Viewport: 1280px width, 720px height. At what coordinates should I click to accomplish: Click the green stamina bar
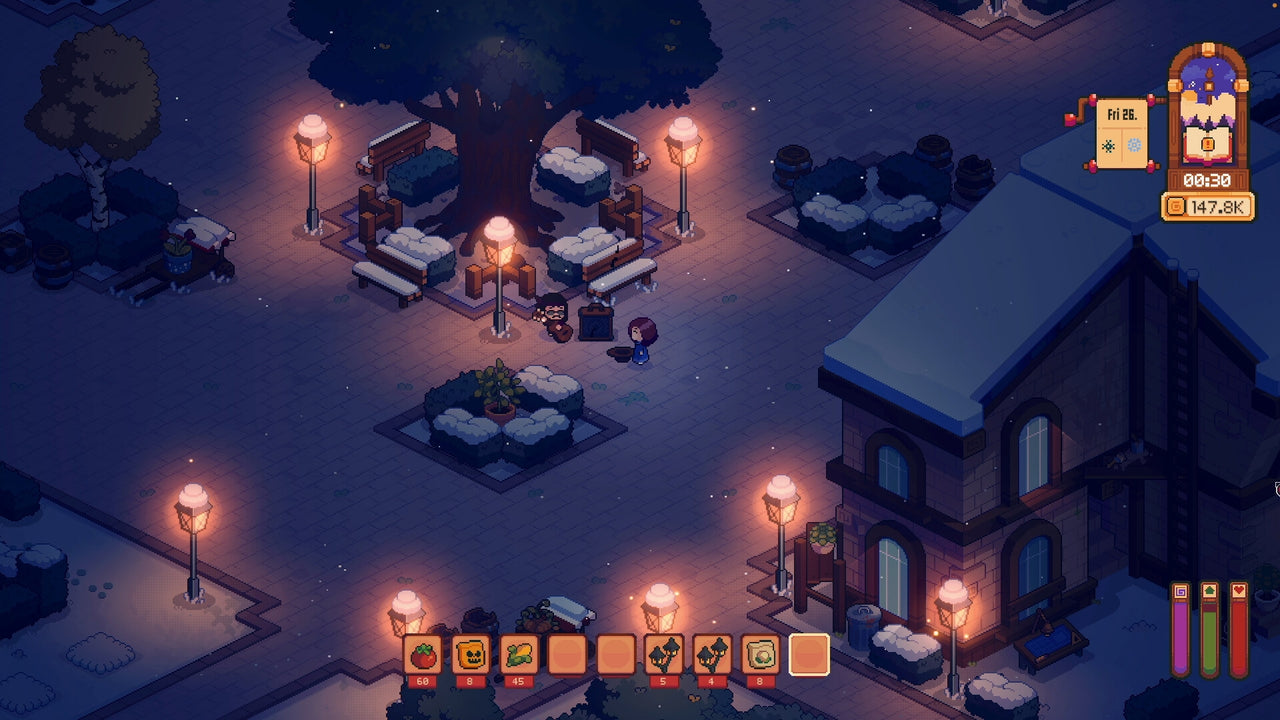1210,639
